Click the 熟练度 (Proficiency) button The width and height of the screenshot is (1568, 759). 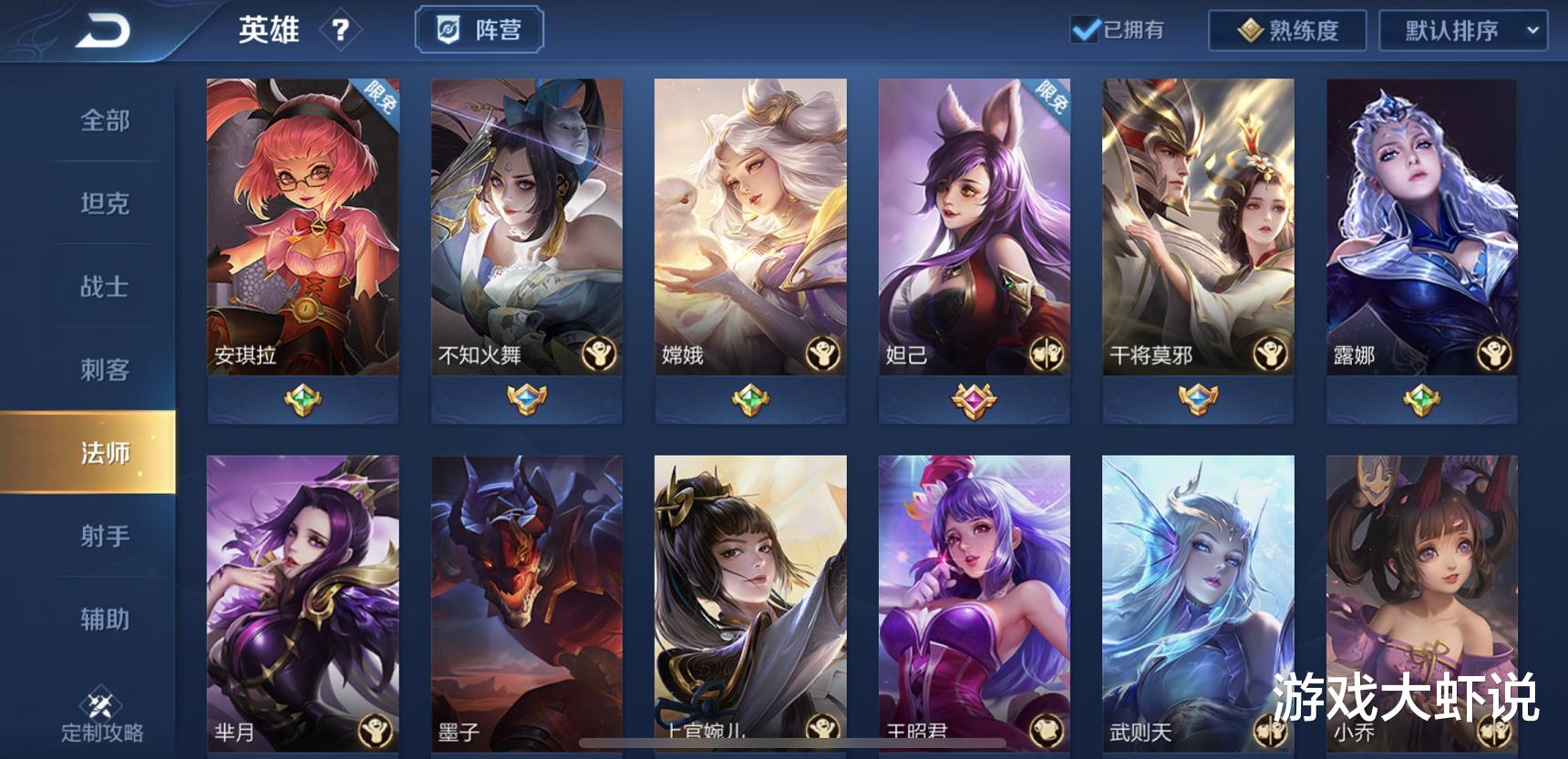[1284, 28]
